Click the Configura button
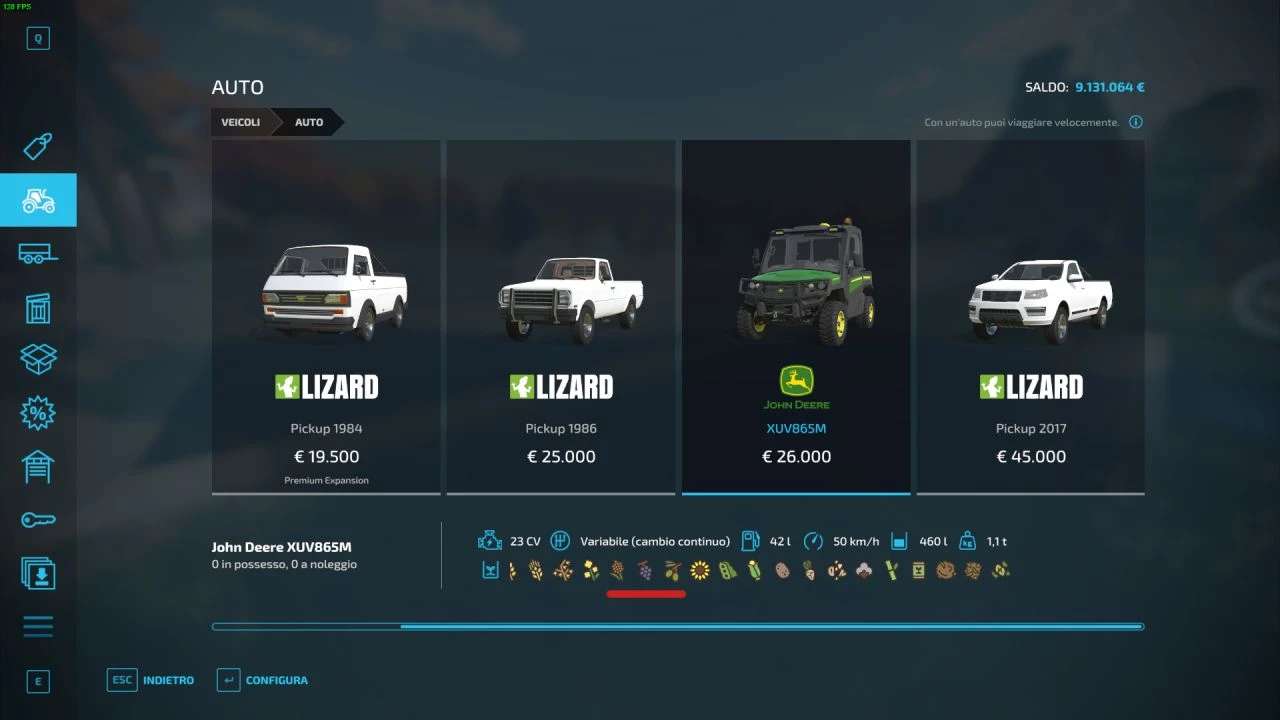 pyautogui.click(x=263, y=680)
